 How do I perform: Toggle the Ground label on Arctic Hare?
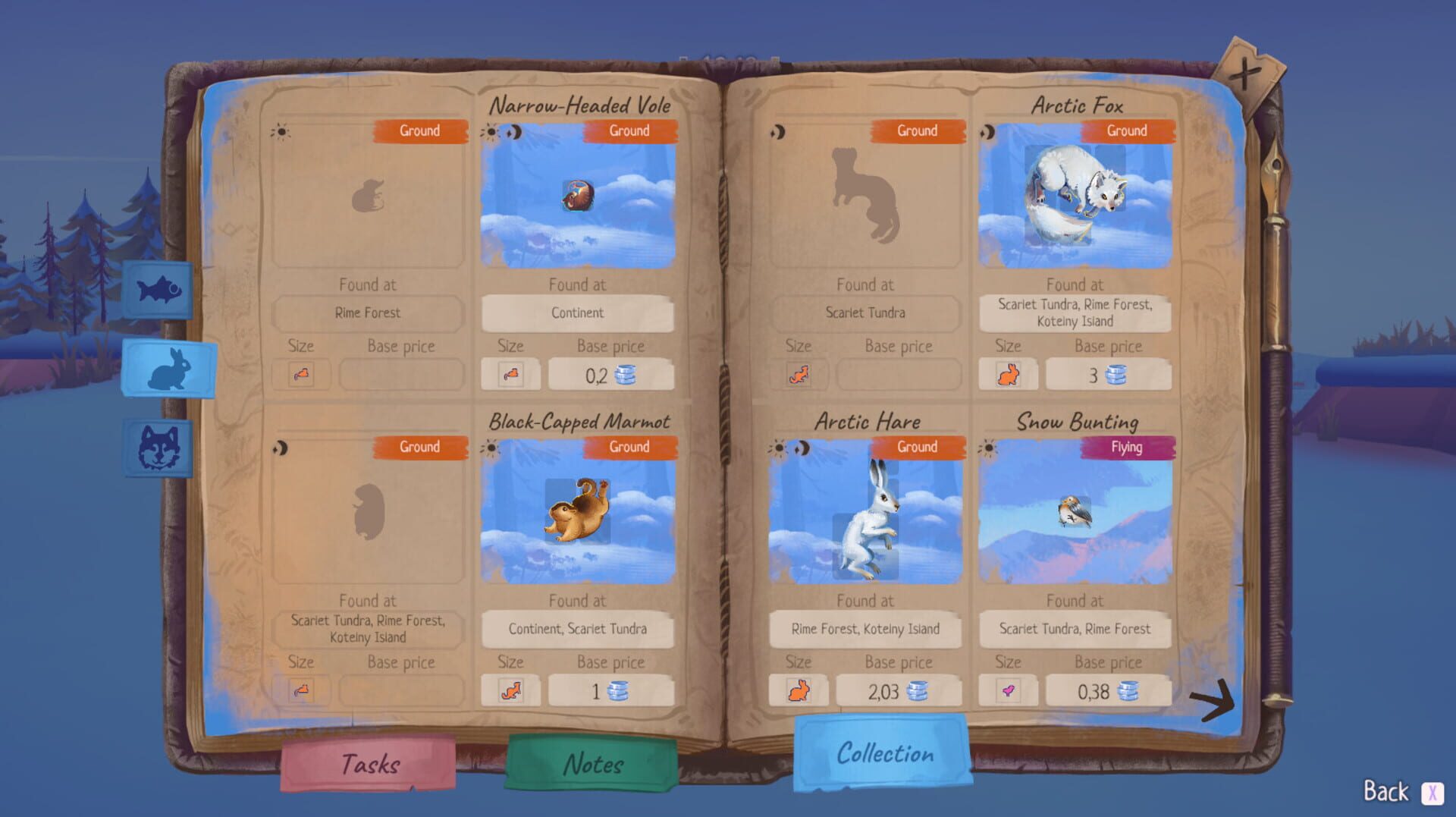(917, 448)
